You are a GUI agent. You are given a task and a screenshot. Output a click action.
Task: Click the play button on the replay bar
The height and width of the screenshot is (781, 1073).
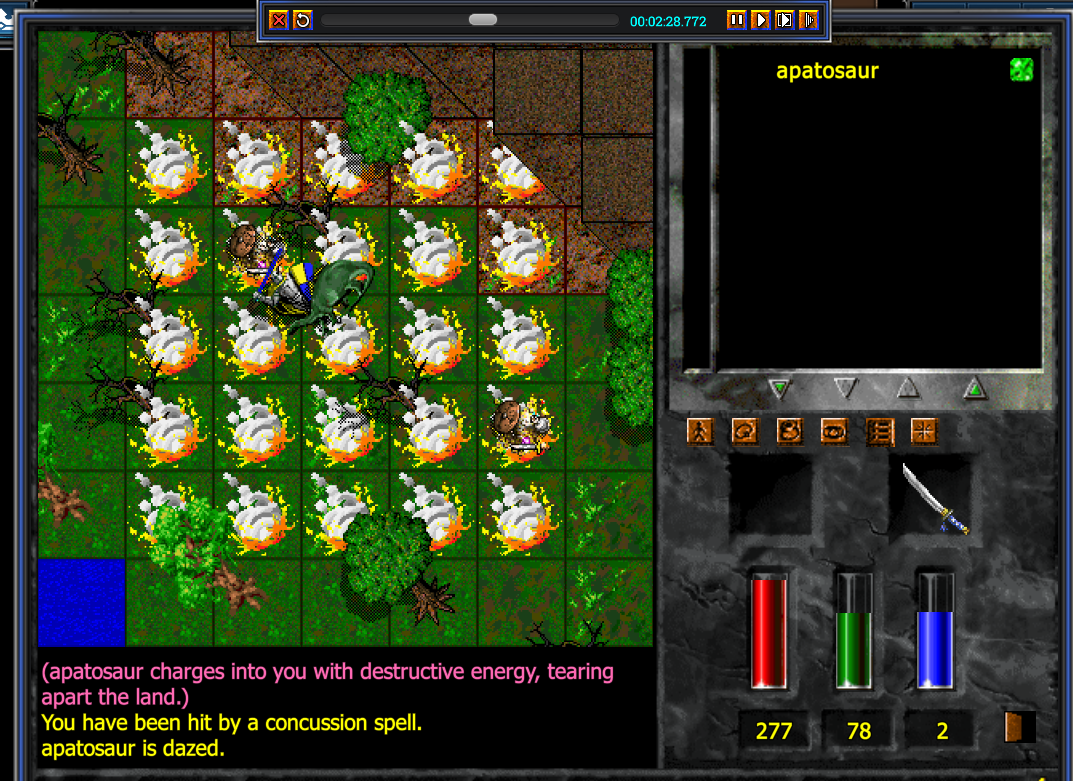(x=761, y=20)
